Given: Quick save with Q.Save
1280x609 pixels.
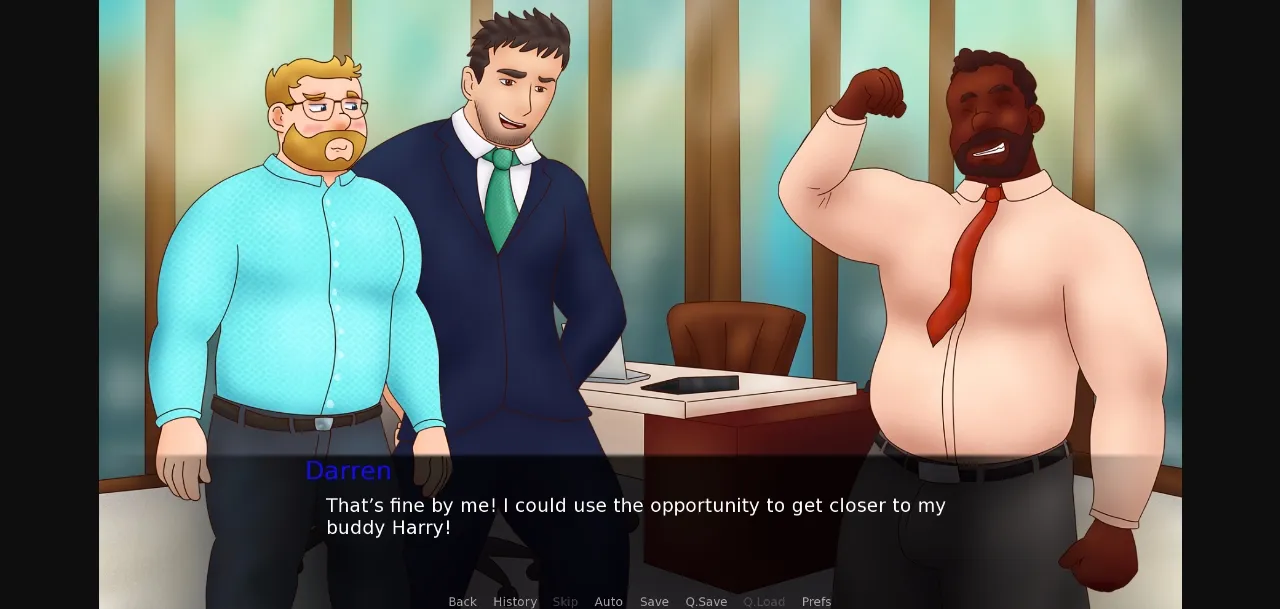Looking at the screenshot, I should click(x=706, y=601).
